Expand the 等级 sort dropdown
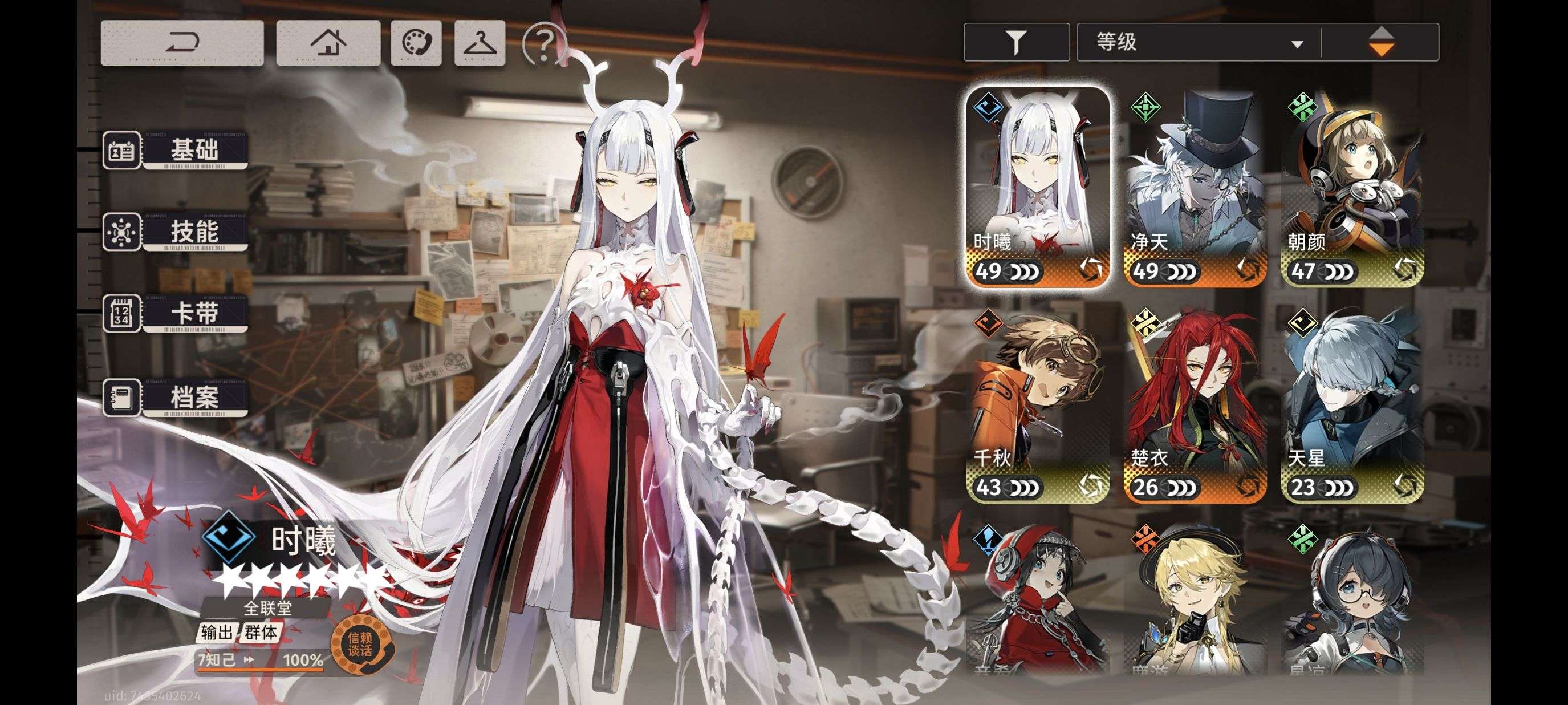 pos(1198,43)
